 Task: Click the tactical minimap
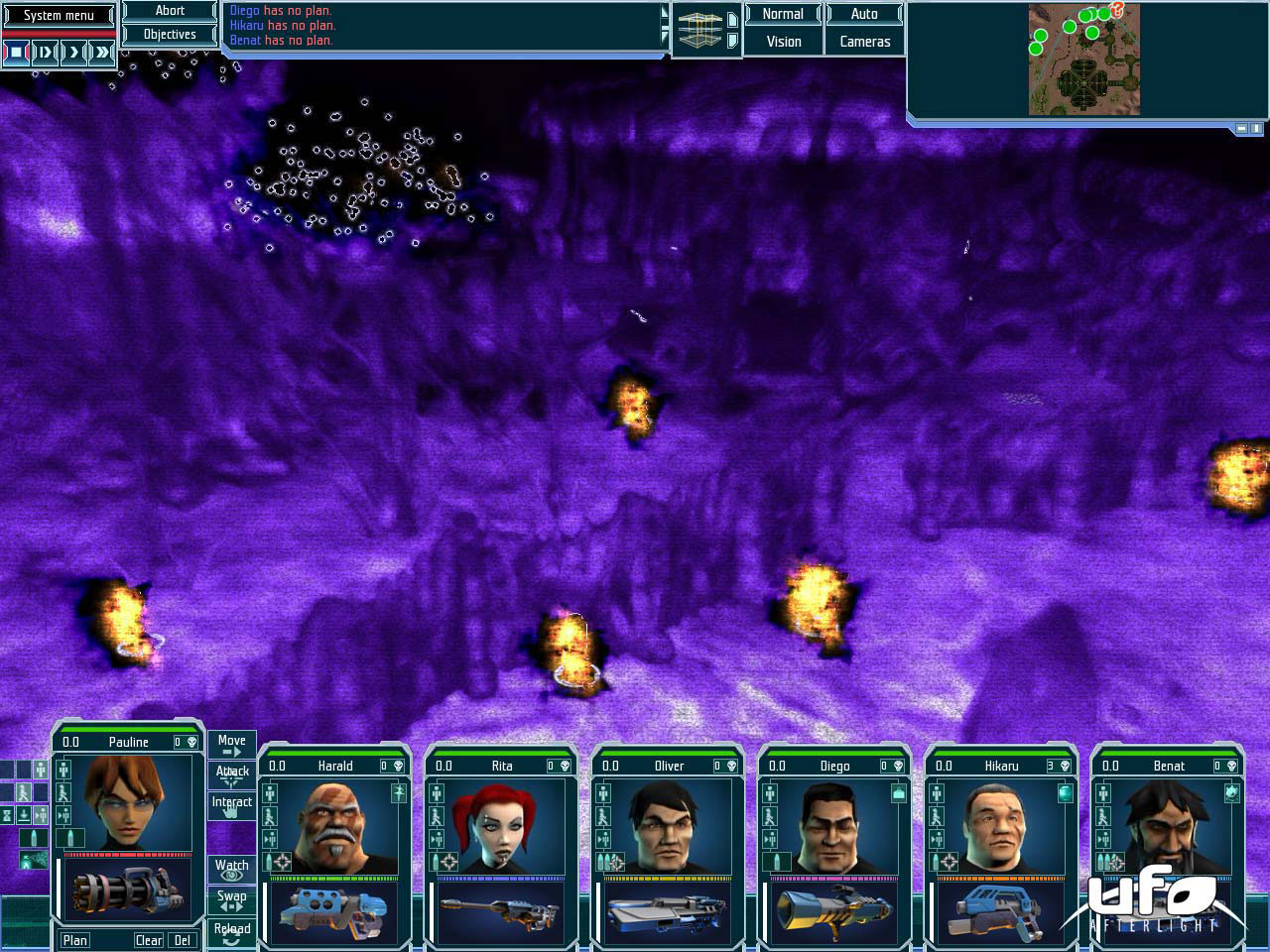coord(1083,59)
